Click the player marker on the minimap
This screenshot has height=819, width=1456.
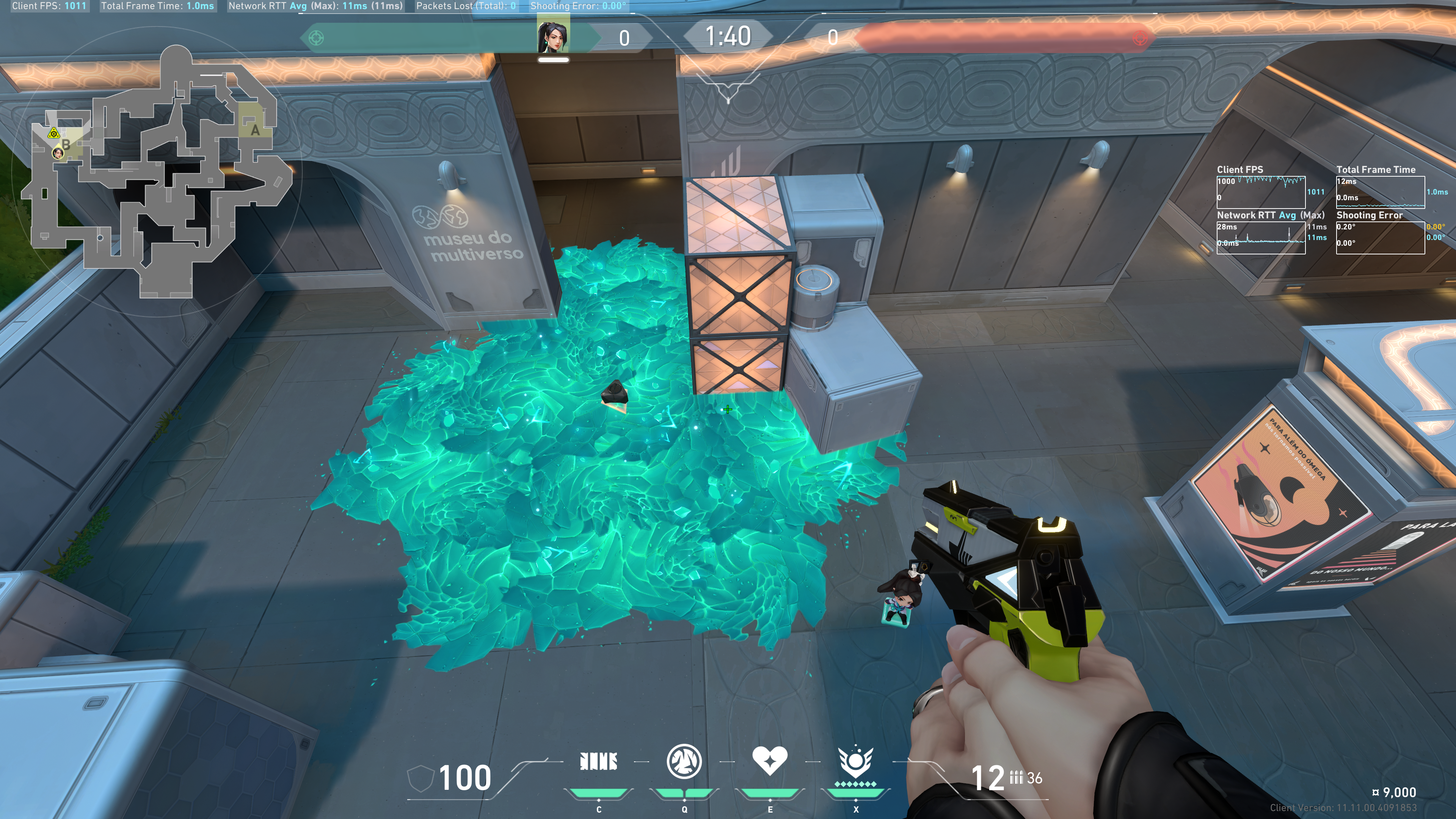pos(58,153)
